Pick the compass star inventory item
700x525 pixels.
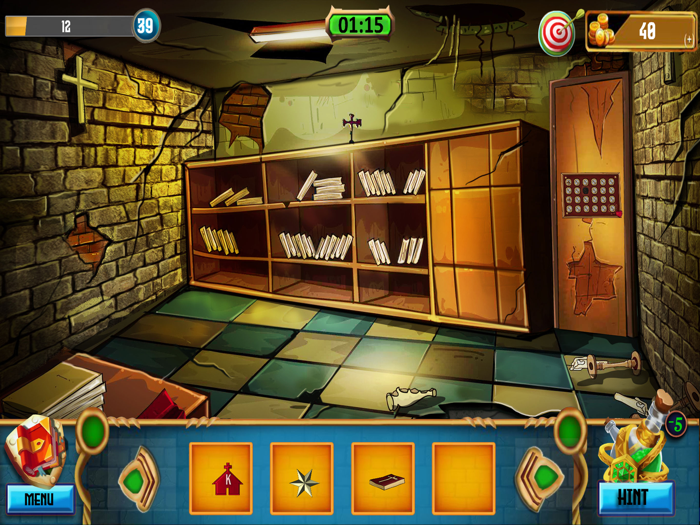[x=302, y=479]
